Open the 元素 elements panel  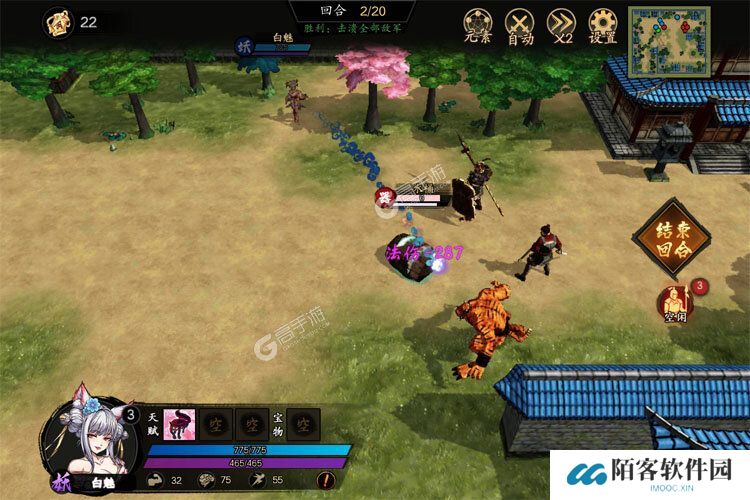[x=477, y=25]
